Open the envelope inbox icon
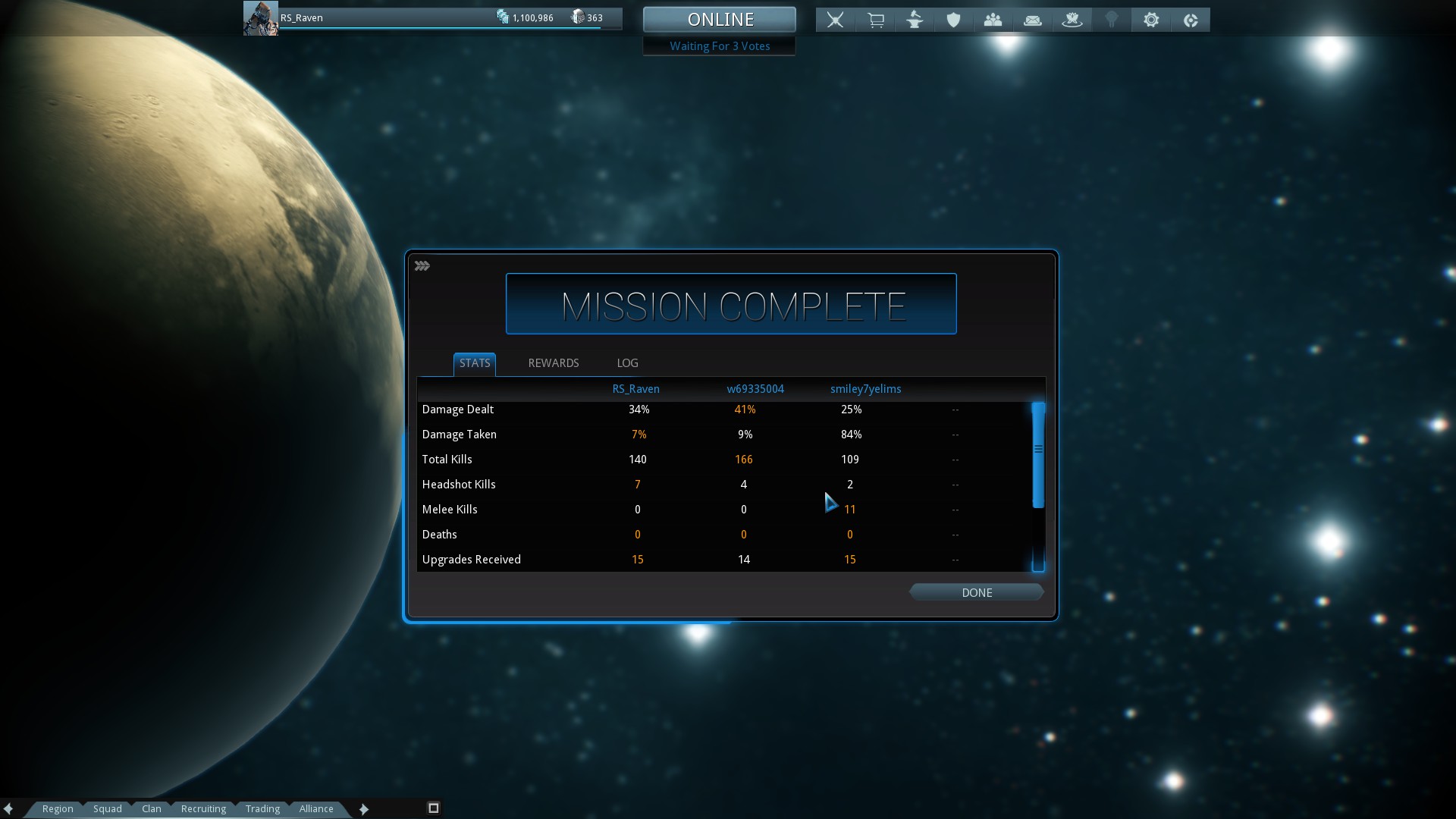This screenshot has height=819, width=1456. point(1032,20)
